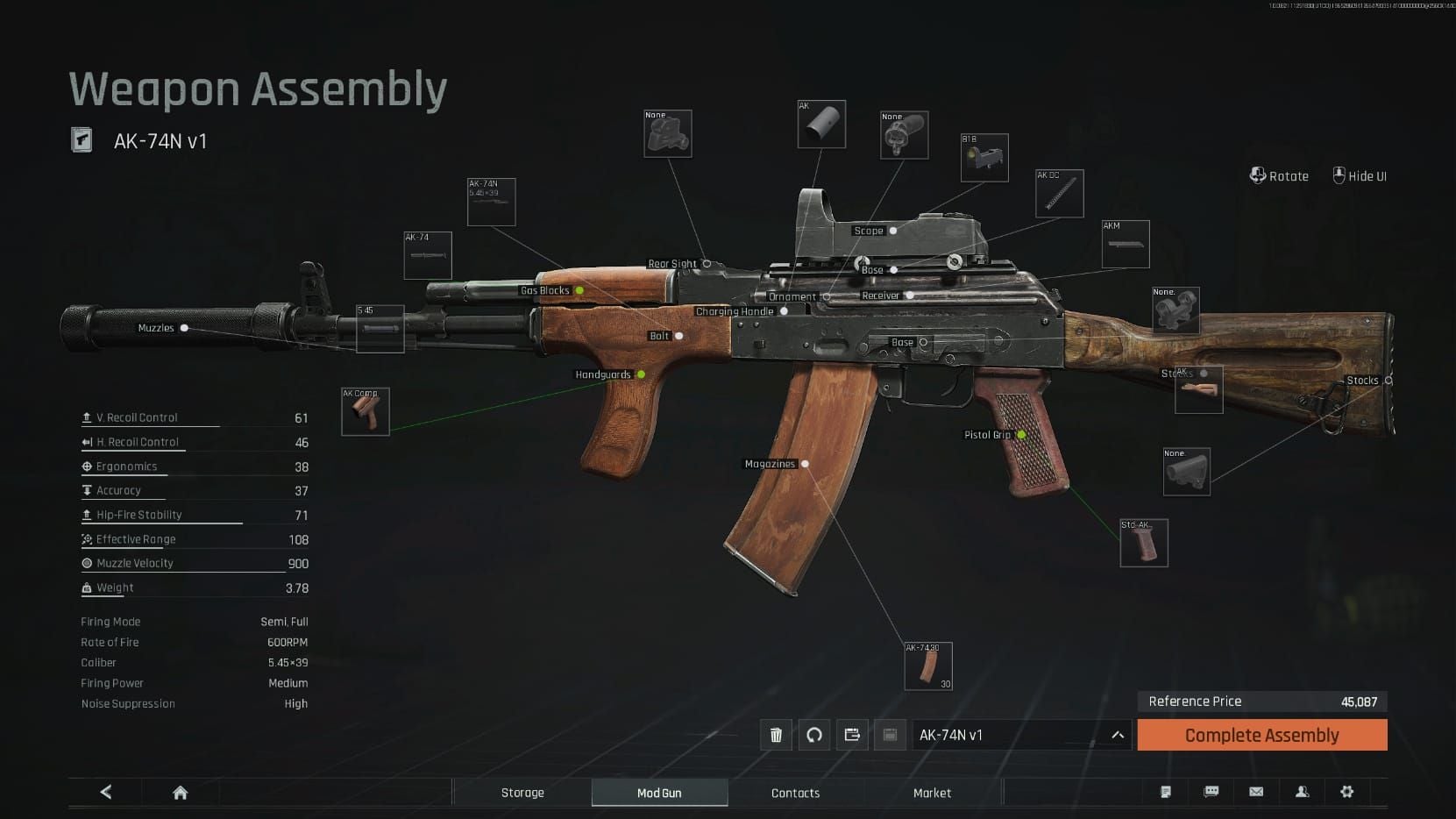Open the AKM receiver part slot
The height and width of the screenshot is (819, 1456).
[1126, 245]
